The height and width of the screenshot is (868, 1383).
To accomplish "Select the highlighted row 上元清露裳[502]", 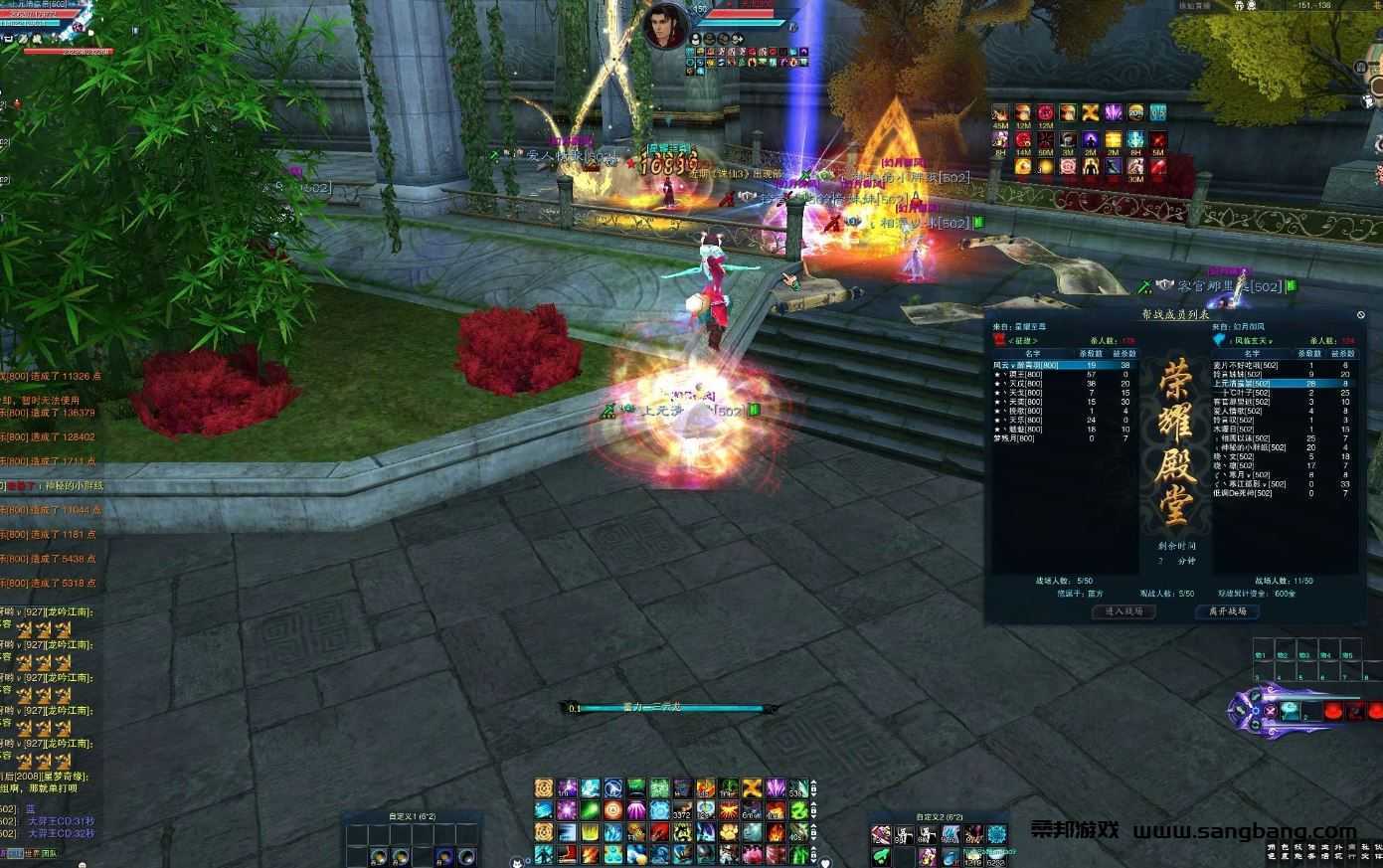I will point(1242,383).
